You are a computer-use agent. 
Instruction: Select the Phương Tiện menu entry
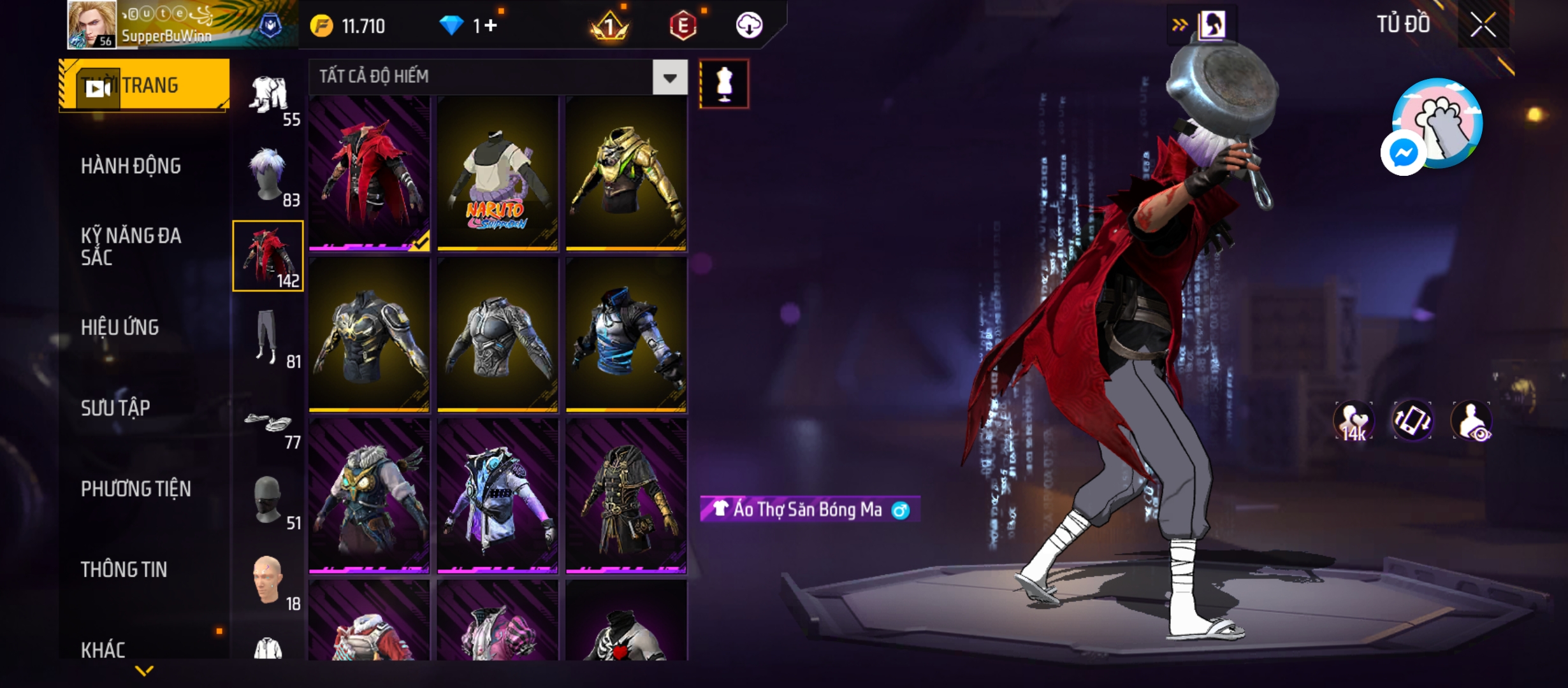[x=136, y=489]
